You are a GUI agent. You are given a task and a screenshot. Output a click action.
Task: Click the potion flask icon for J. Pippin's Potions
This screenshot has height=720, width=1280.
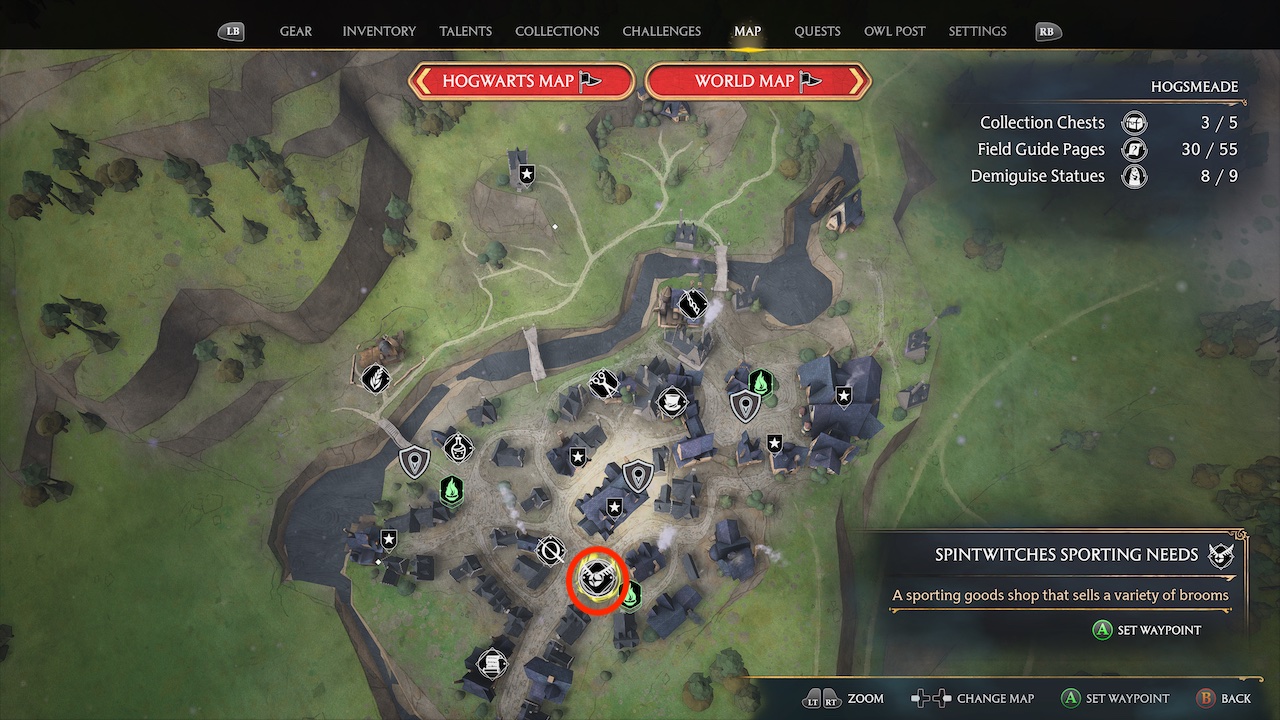coord(456,448)
